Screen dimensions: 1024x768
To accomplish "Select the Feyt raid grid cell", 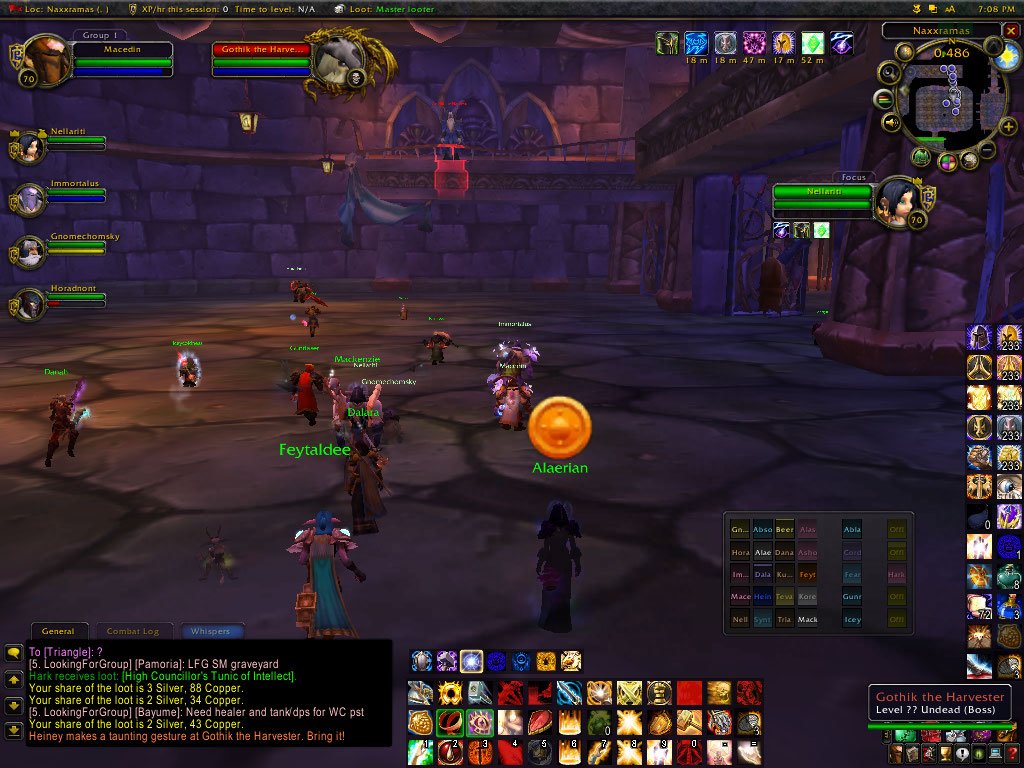I will (808, 575).
